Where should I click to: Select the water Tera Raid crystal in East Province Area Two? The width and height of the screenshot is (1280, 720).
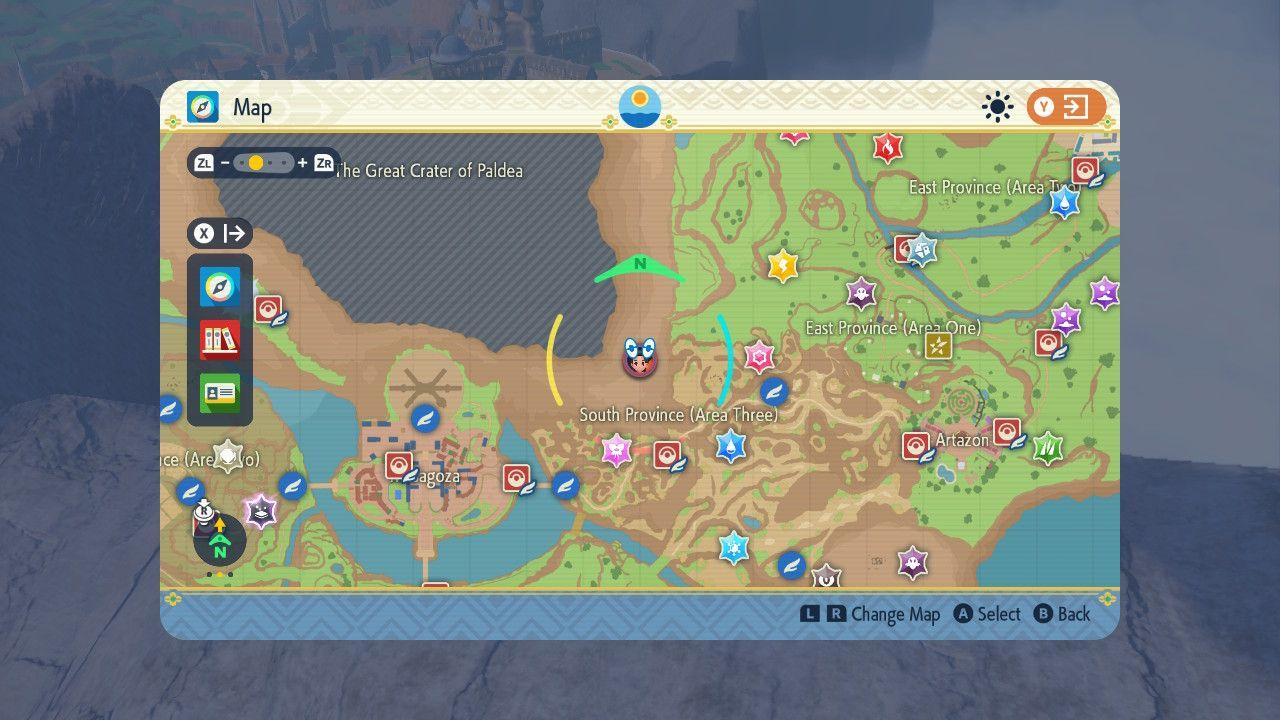pos(1064,203)
